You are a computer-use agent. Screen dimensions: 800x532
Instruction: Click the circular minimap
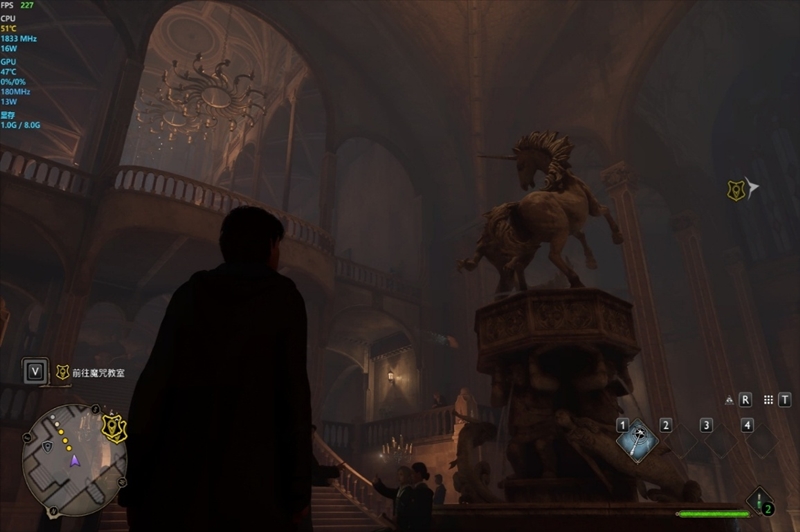point(73,453)
